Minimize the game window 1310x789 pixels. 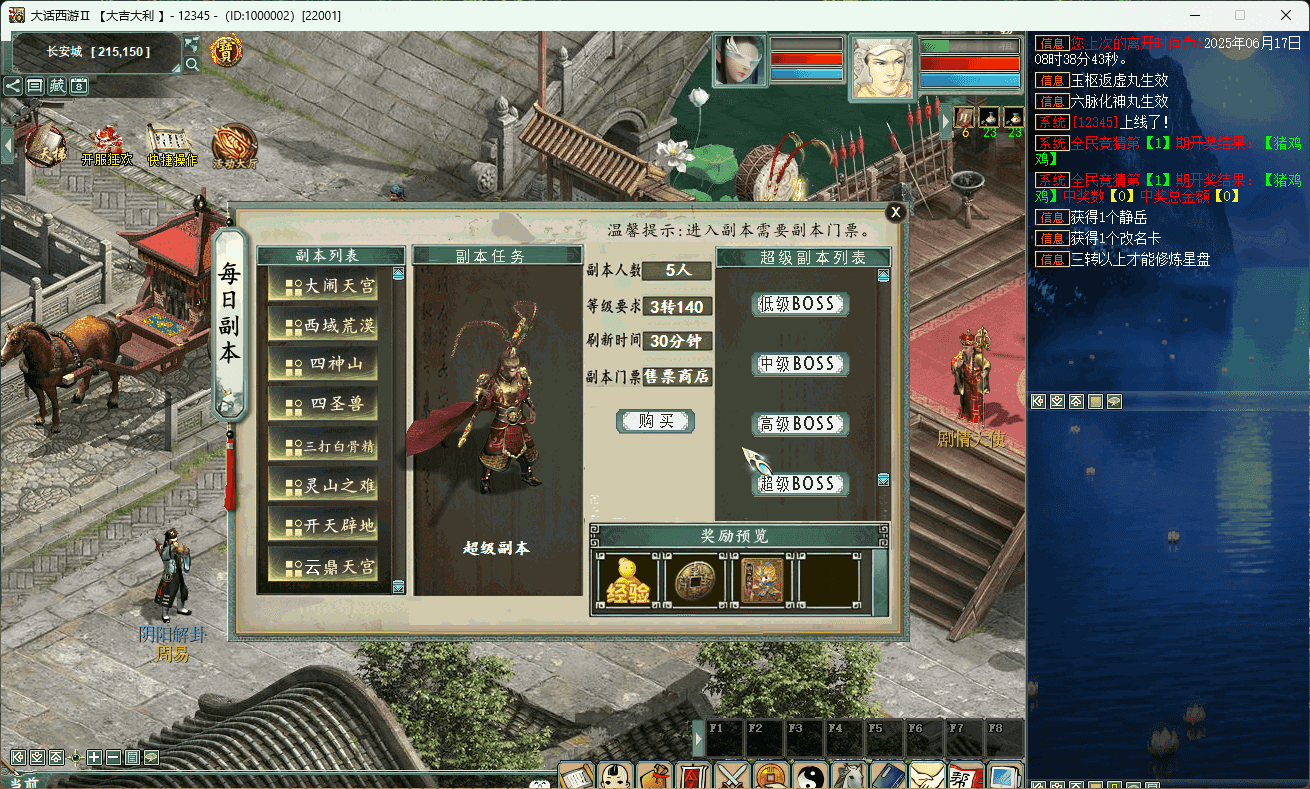click(1194, 15)
